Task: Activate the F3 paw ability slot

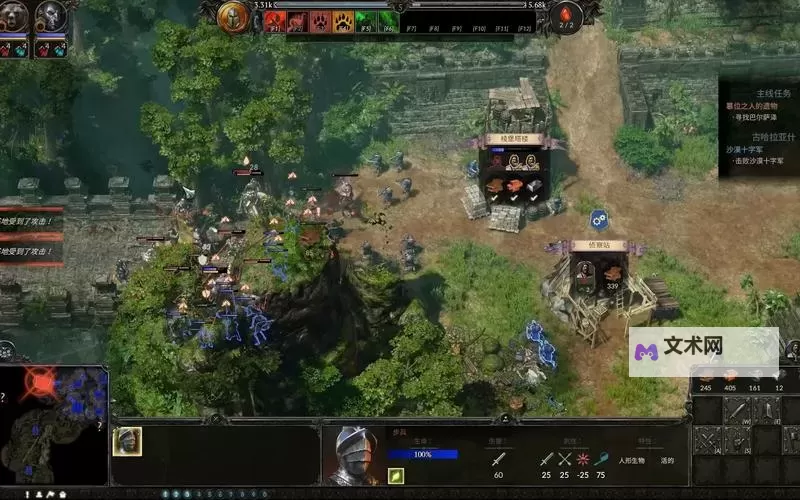Action: pos(320,20)
